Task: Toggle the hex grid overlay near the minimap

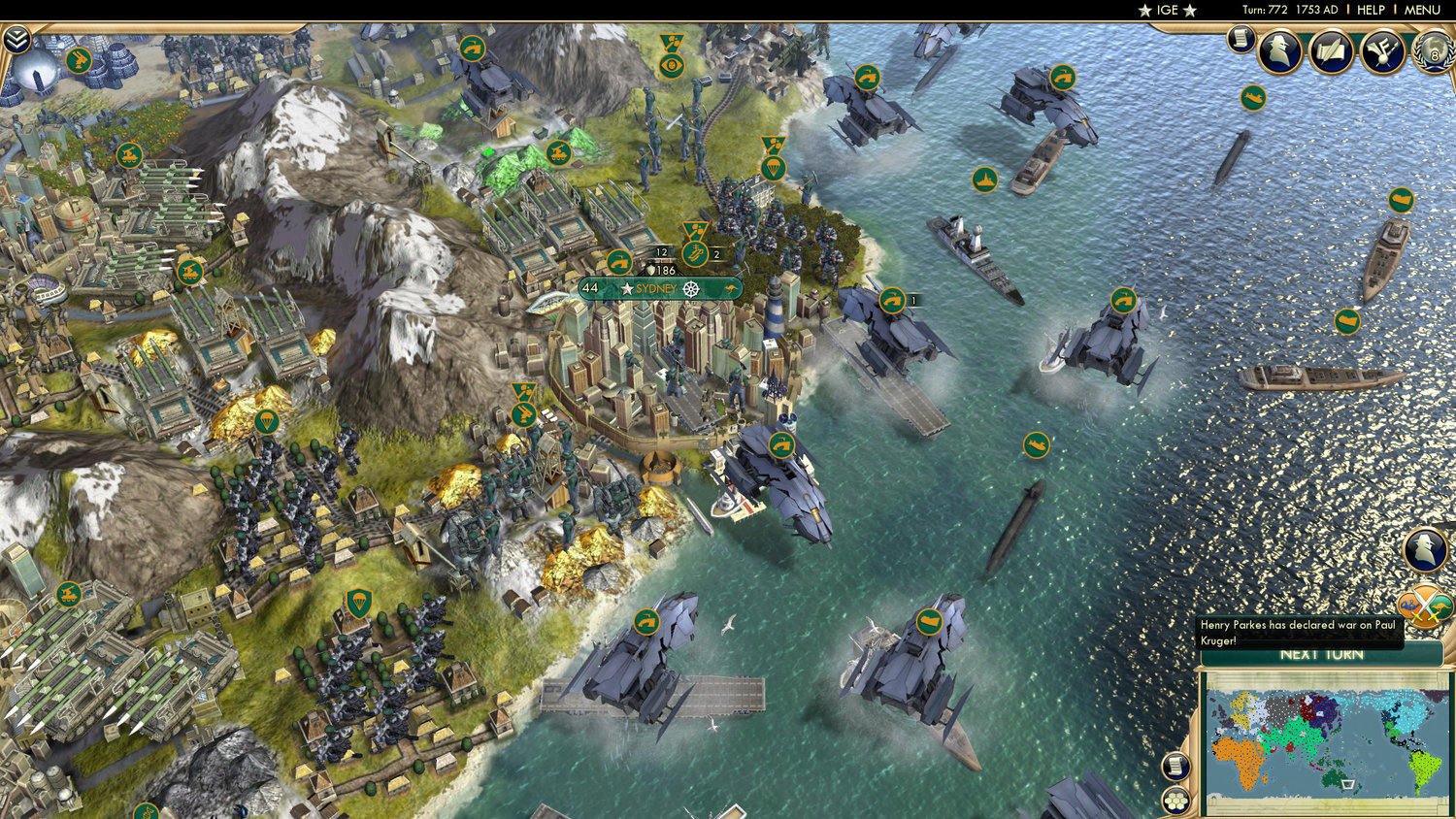Action: pyautogui.click(x=1176, y=800)
